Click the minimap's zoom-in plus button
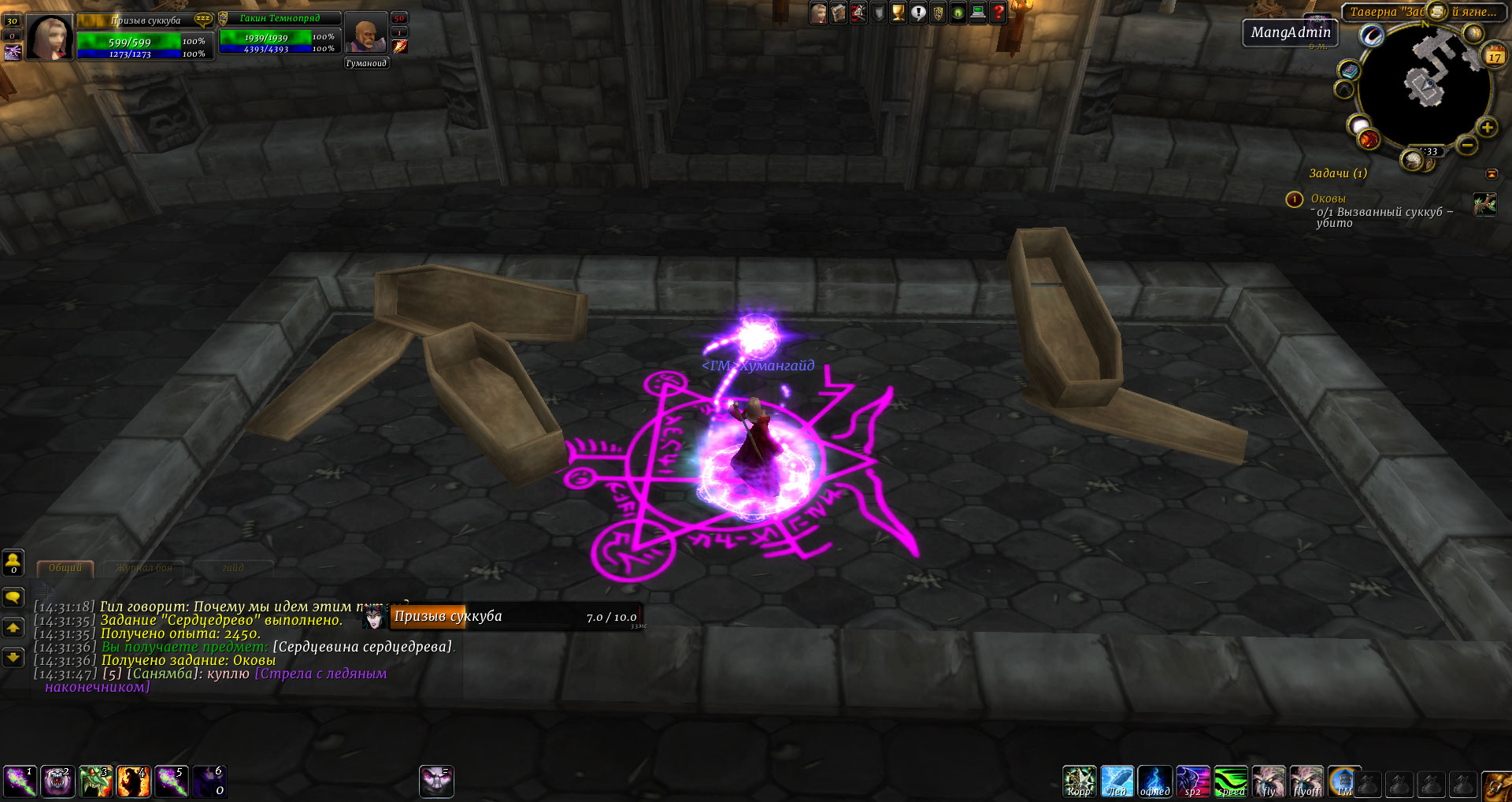This screenshot has height=802, width=1512. point(1487,127)
